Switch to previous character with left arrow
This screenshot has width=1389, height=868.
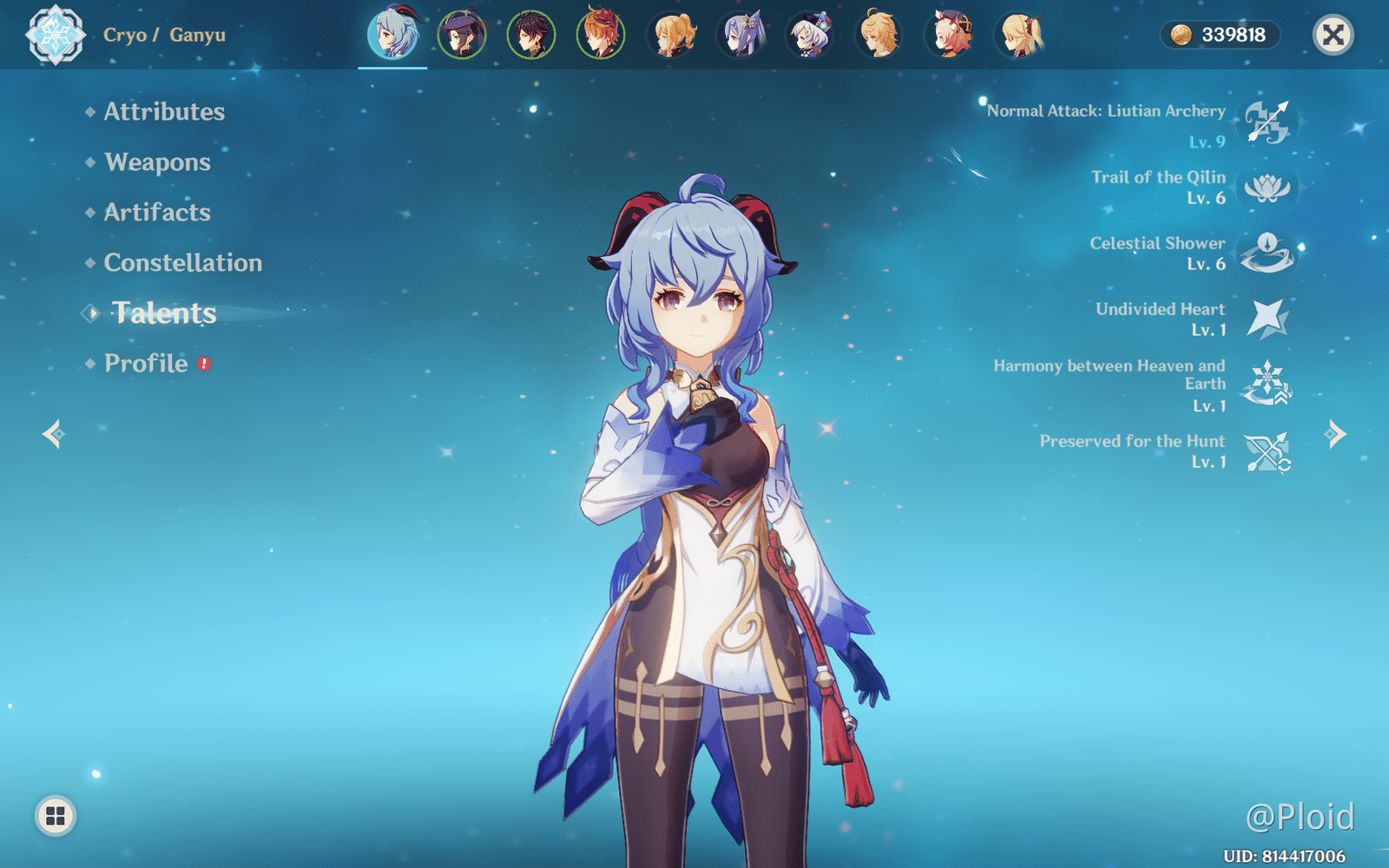[53, 433]
